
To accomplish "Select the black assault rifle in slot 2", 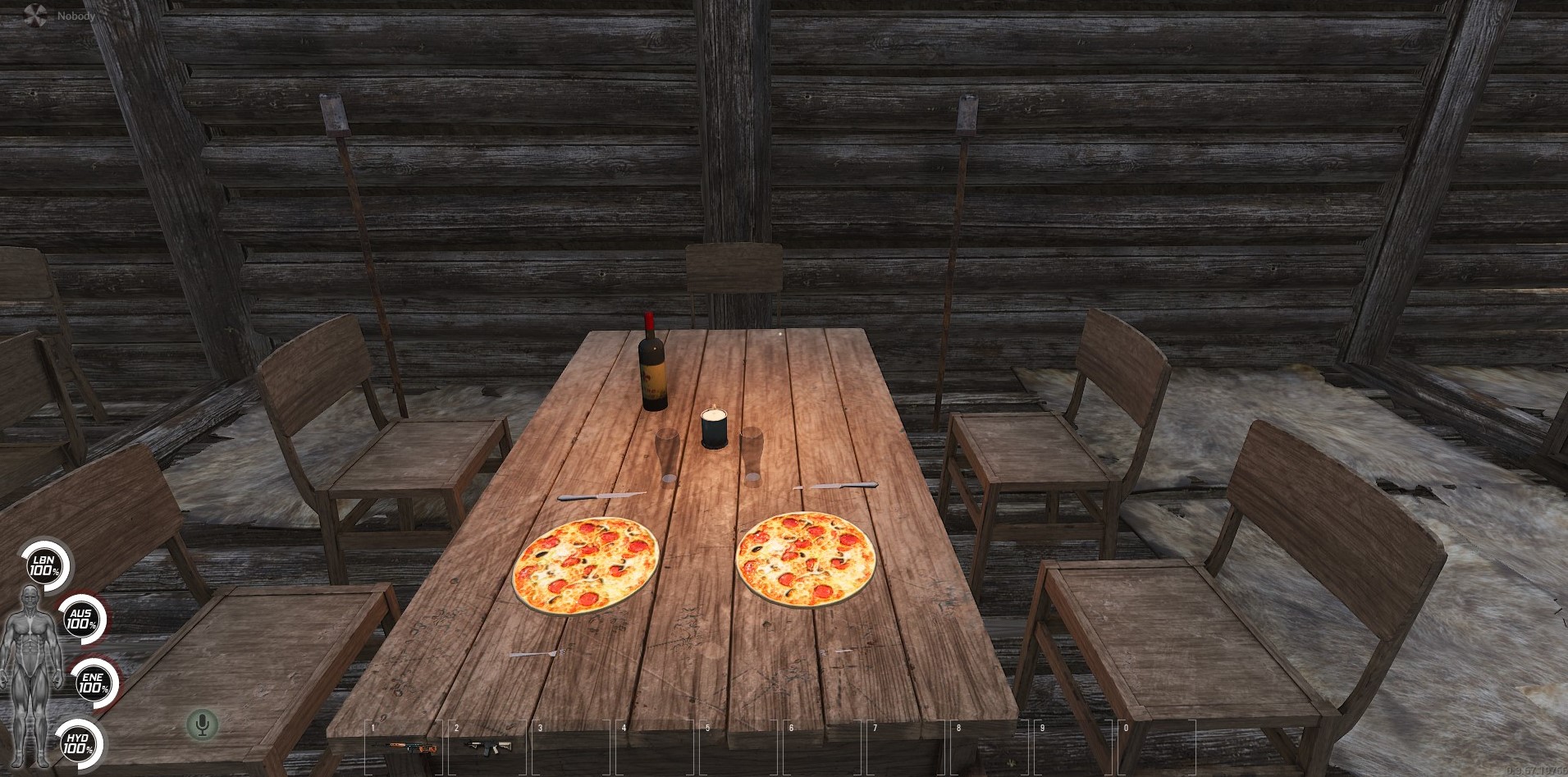I will (487, 745).
